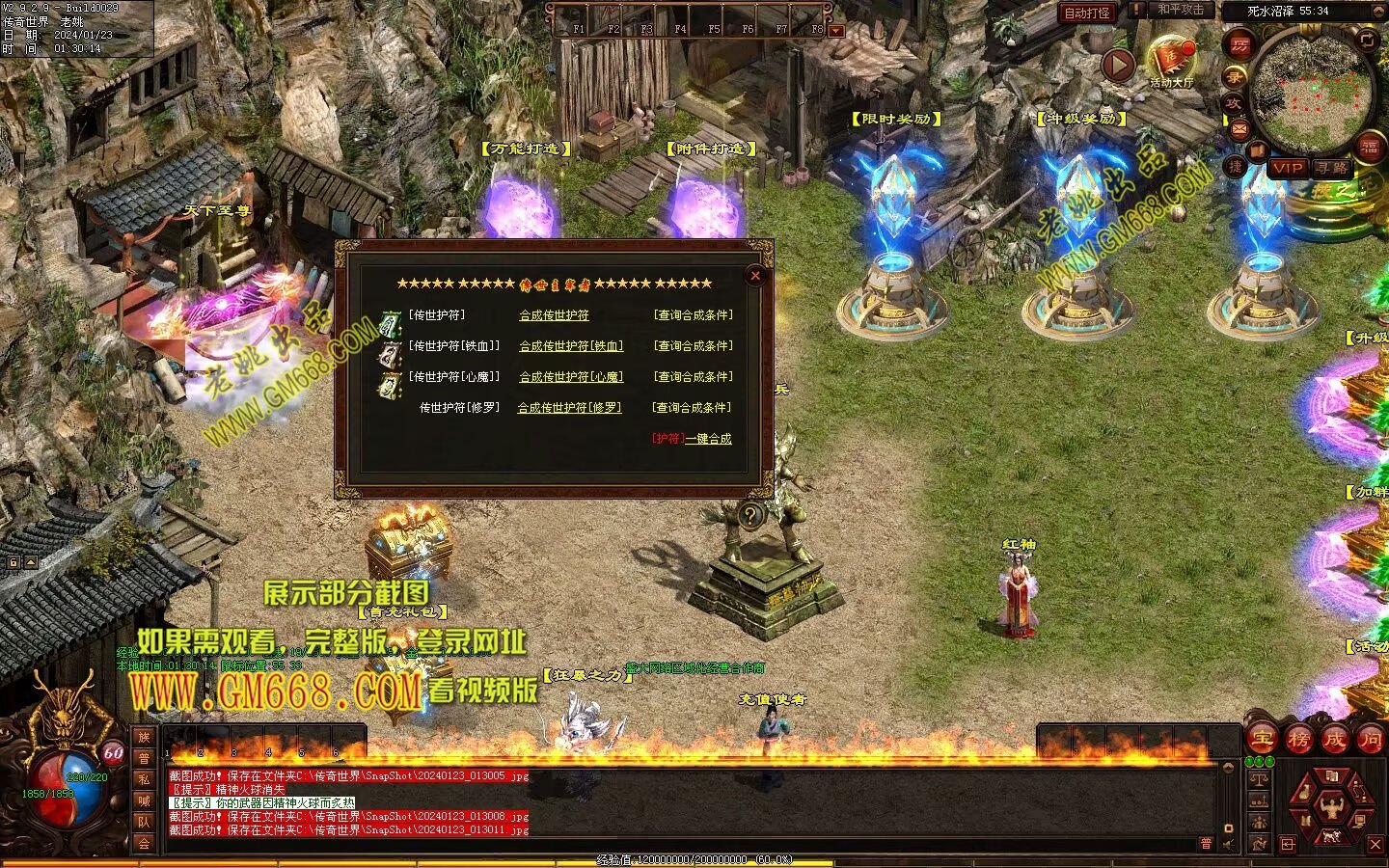This screenshot has height=868, width=1389.
Task: Close the amulet synthesis dialog
Action: pos(755,276)
